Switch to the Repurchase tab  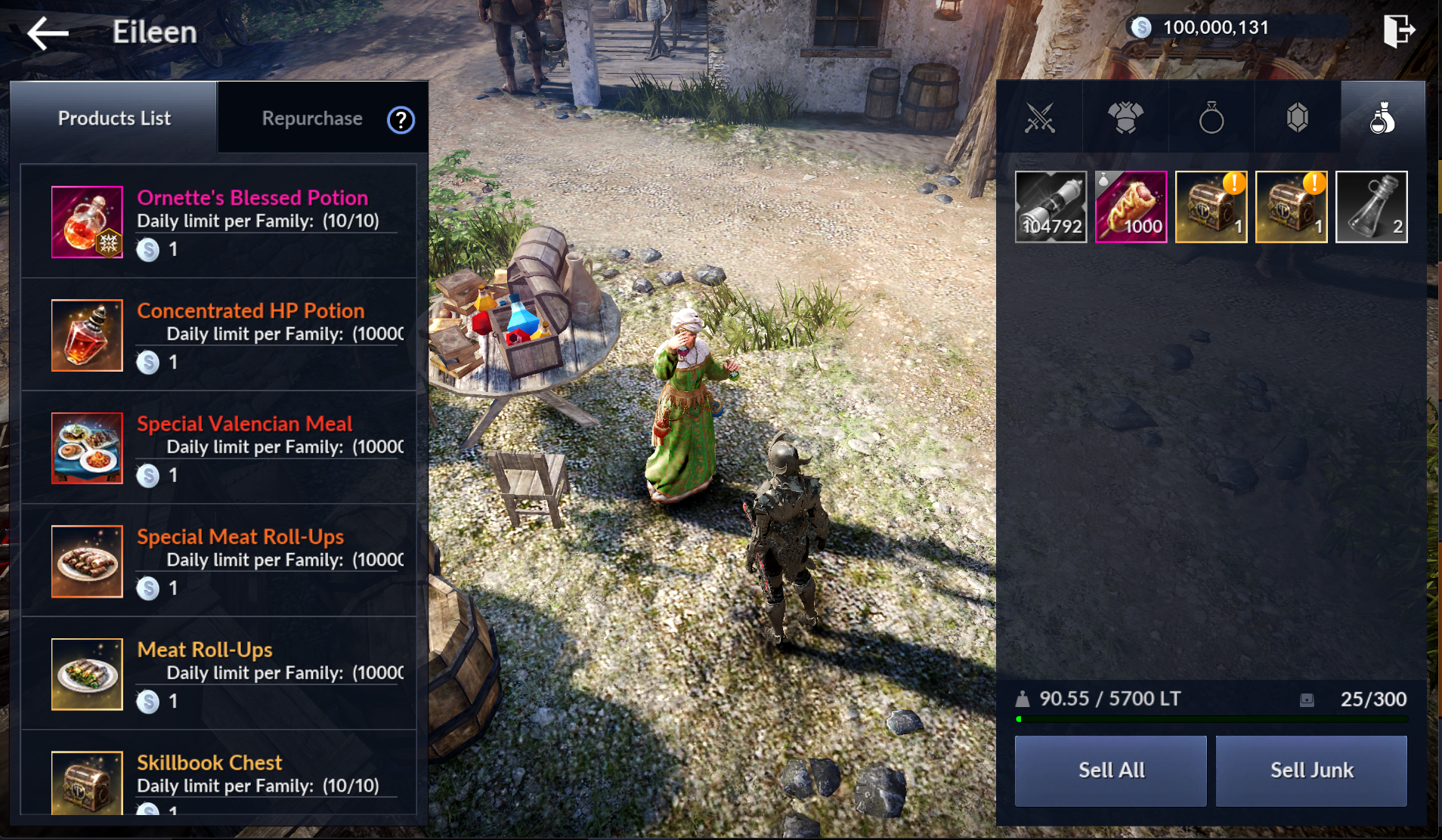(x=311, y=119)
